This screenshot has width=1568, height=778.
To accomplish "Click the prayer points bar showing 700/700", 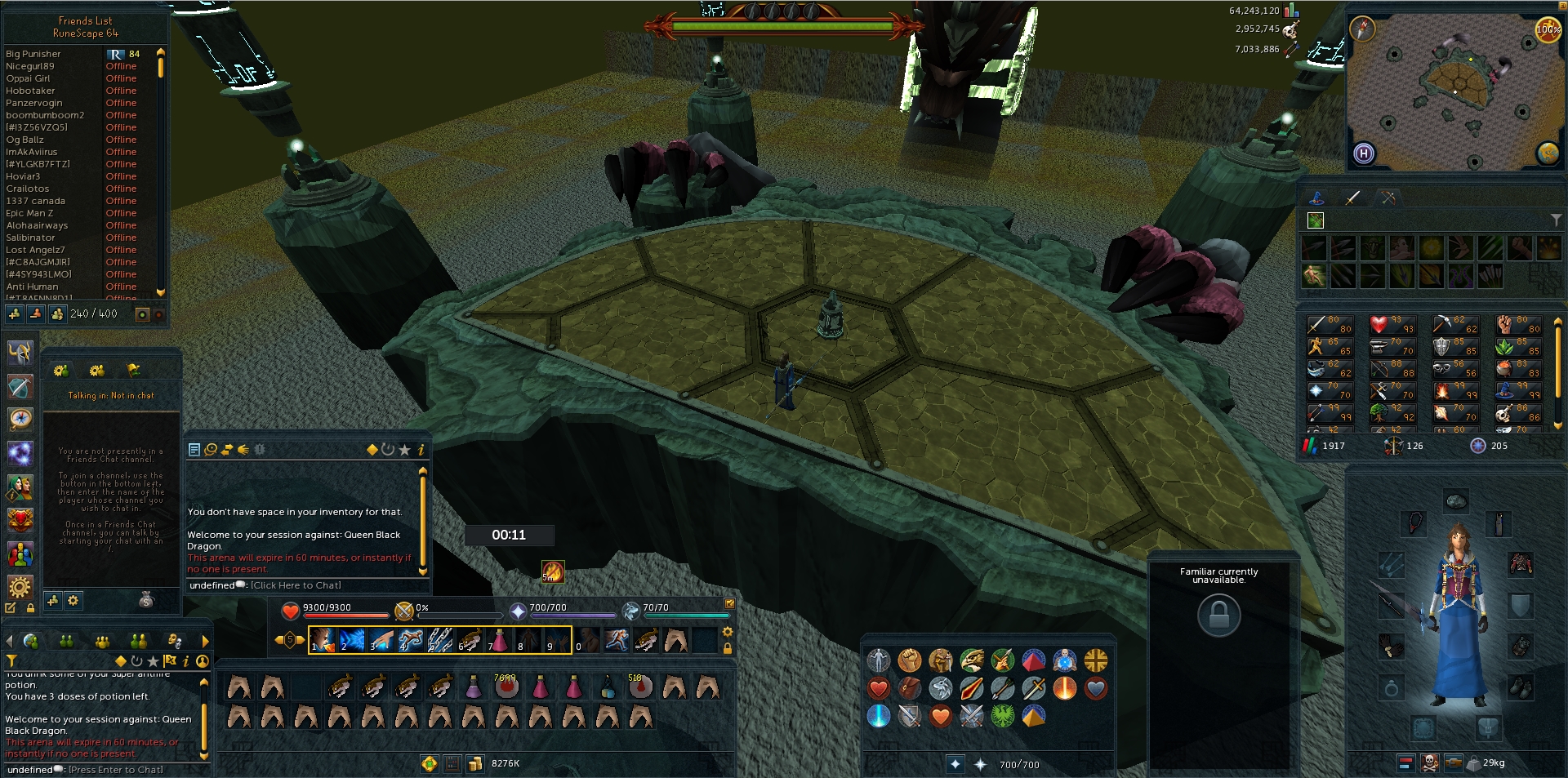I will (572, 607).
